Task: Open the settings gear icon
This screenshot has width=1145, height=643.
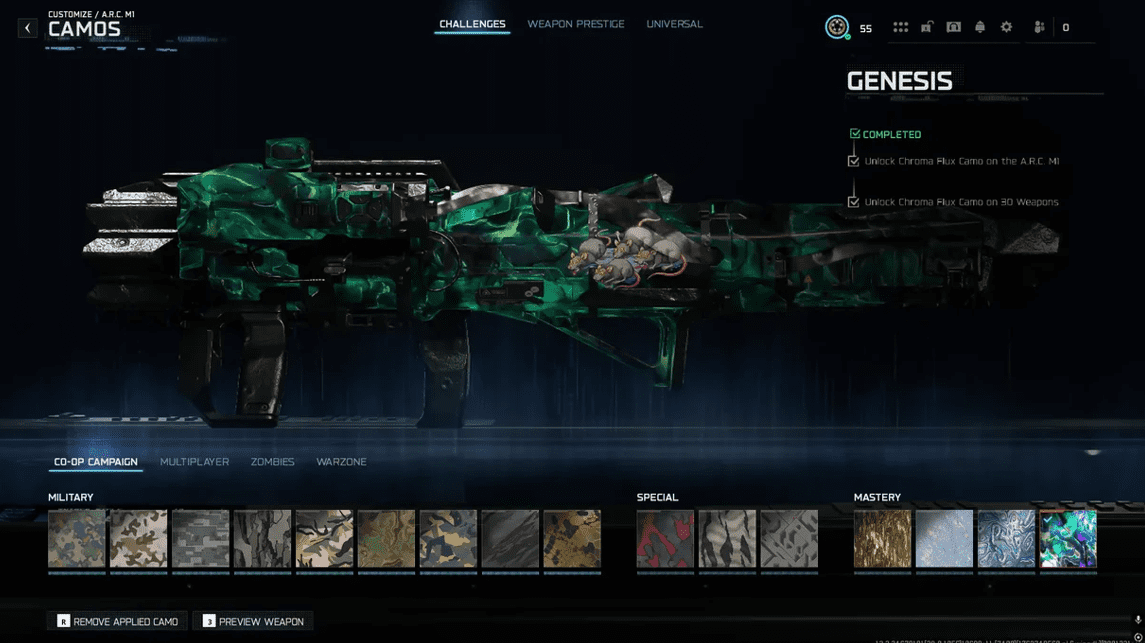Action: click(1006, 28)
